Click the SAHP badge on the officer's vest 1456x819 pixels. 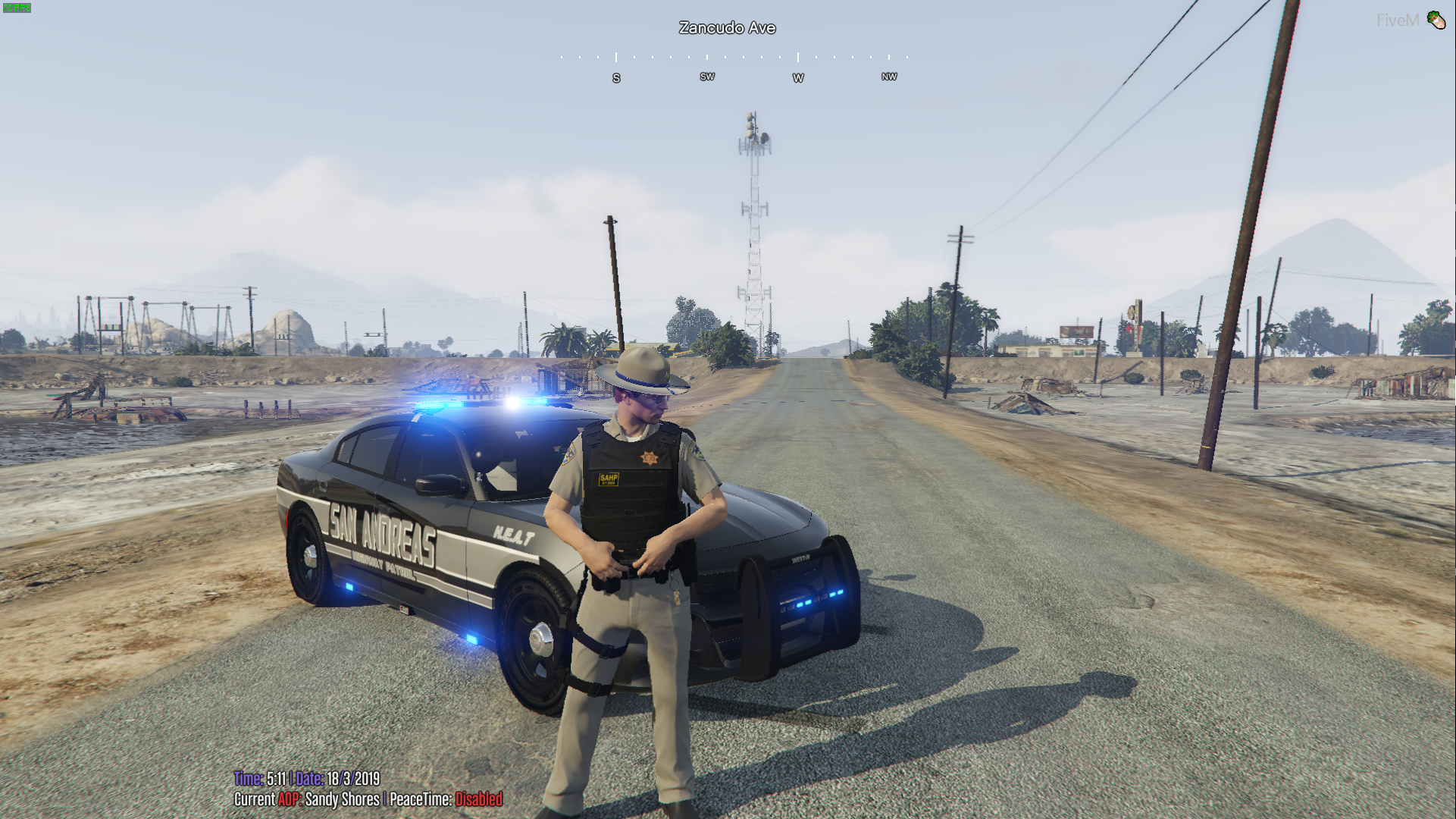click(610, 479)
